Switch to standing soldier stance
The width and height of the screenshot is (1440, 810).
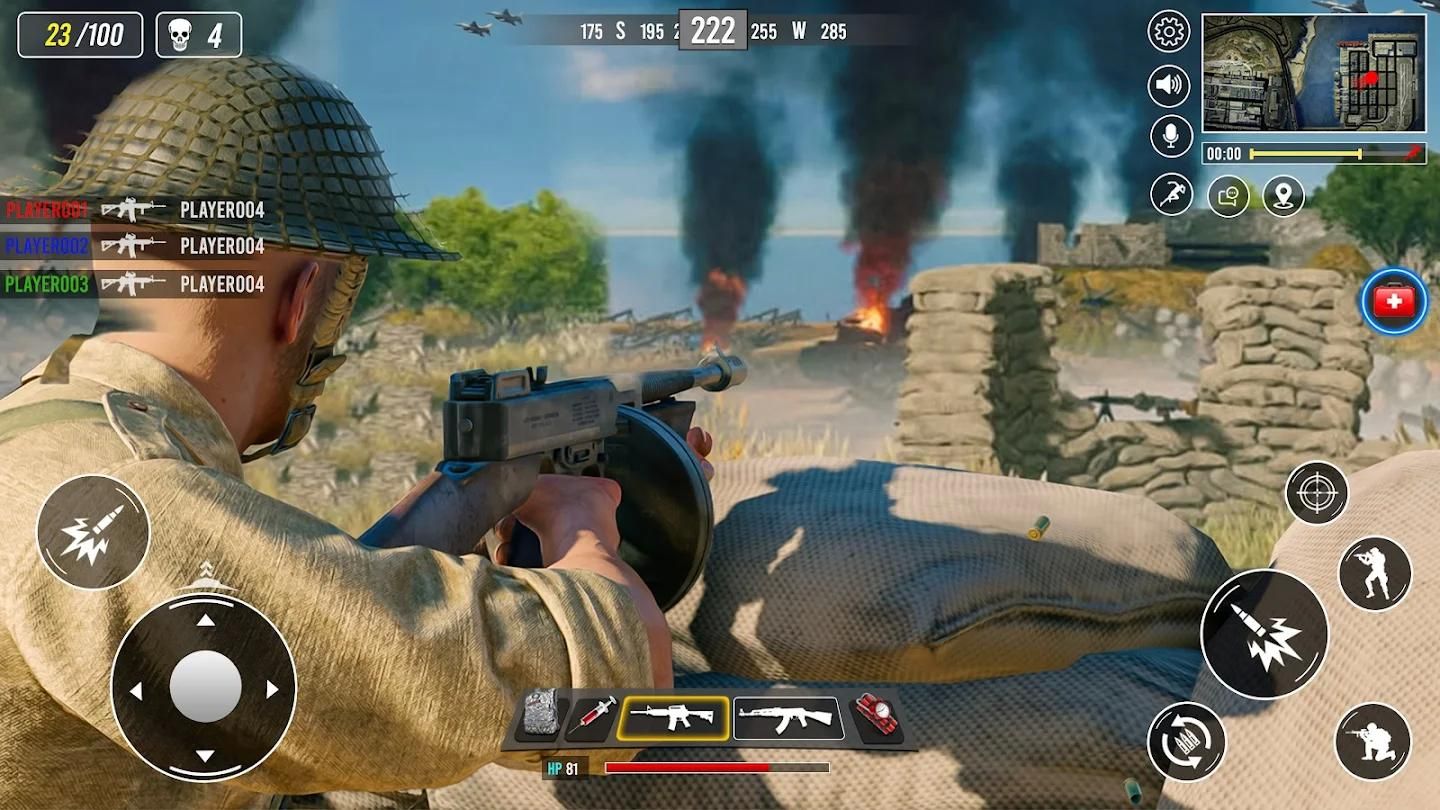point(1374,573)
